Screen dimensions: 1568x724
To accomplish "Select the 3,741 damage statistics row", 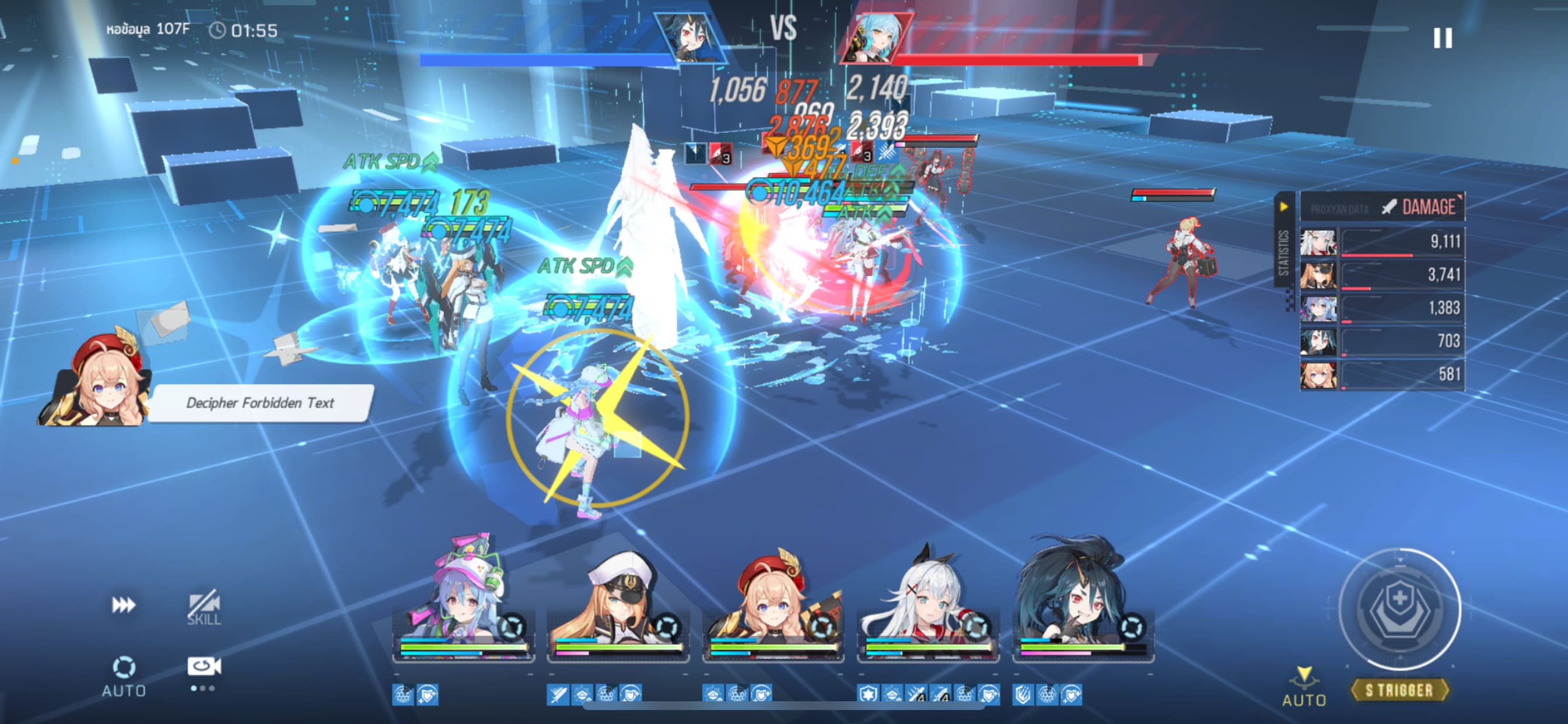I will click(1382, 275).
